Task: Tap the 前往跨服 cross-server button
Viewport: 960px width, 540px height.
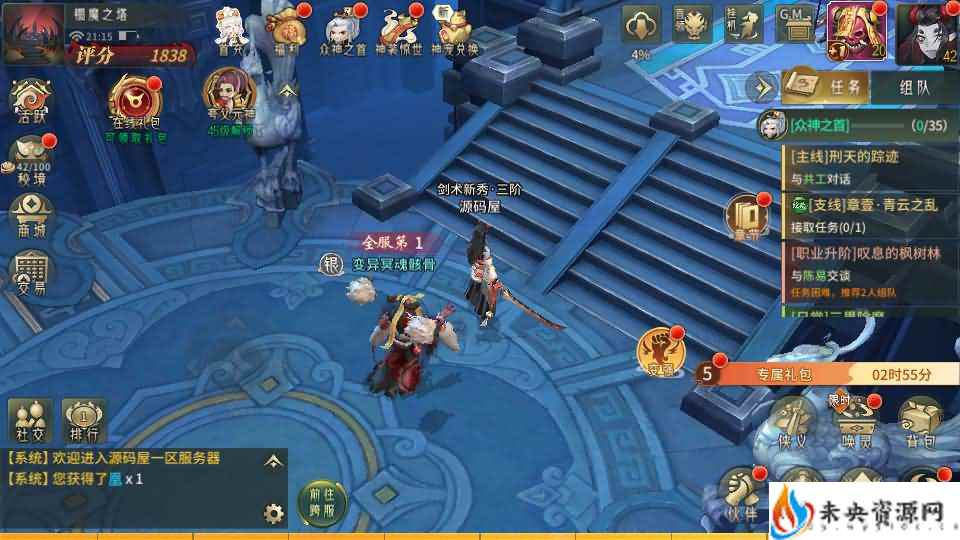Action: click(x=320, y=500)
